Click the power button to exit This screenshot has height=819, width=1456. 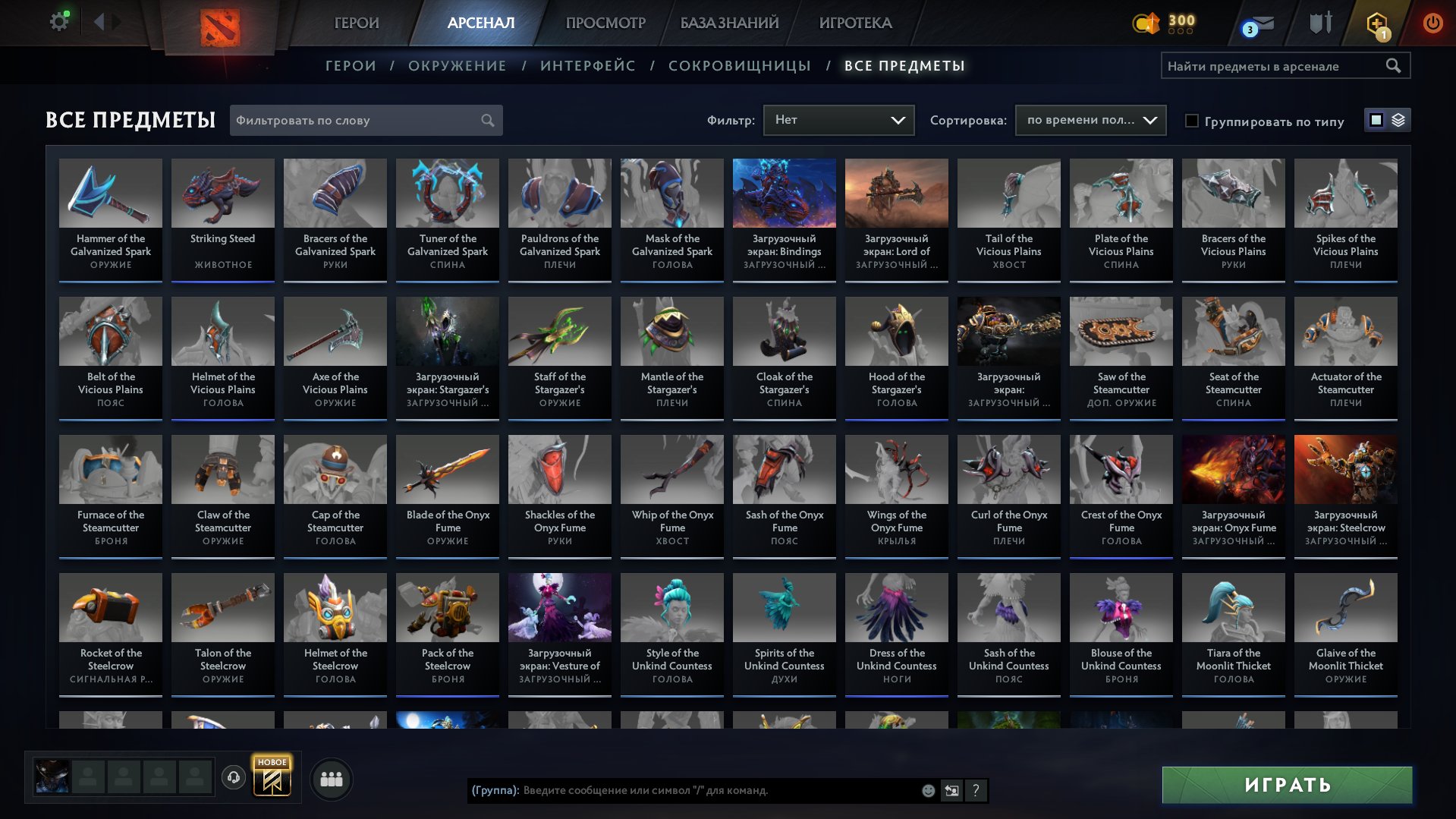pos(1432,23)
